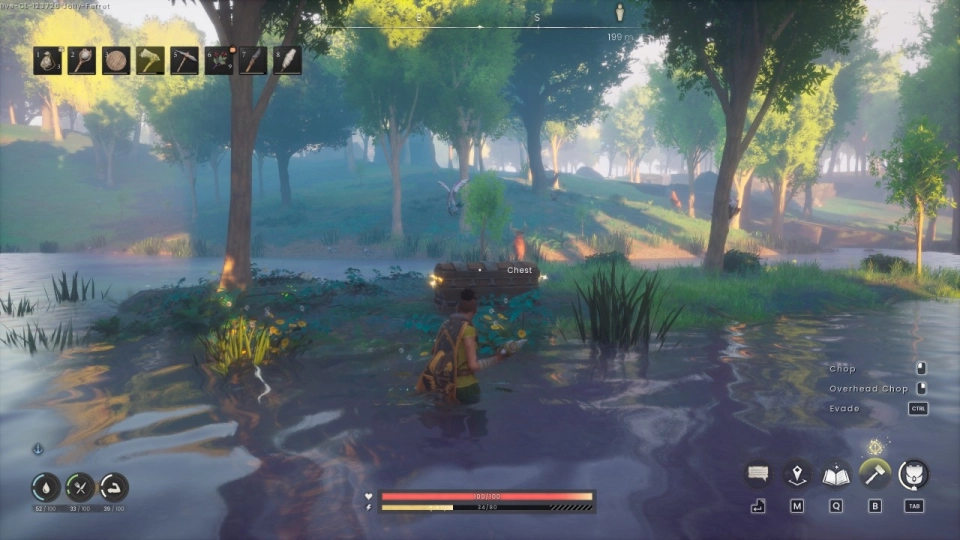Viewport: 960px width, 540px height.
Task: Click the flexed arm stamina icon
Action: (114, 487)
